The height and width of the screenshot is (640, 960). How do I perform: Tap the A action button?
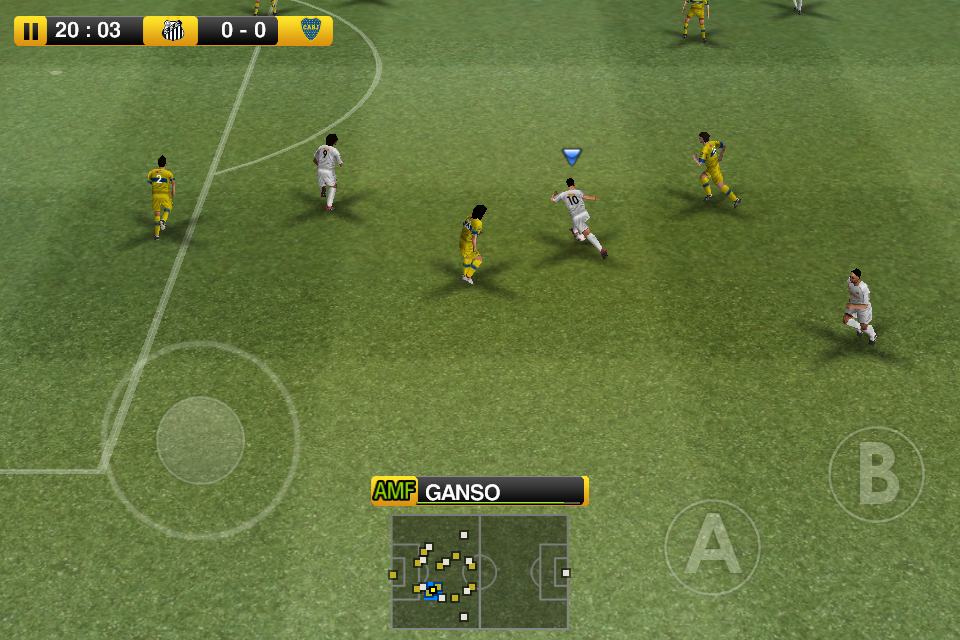coord(712,547)
